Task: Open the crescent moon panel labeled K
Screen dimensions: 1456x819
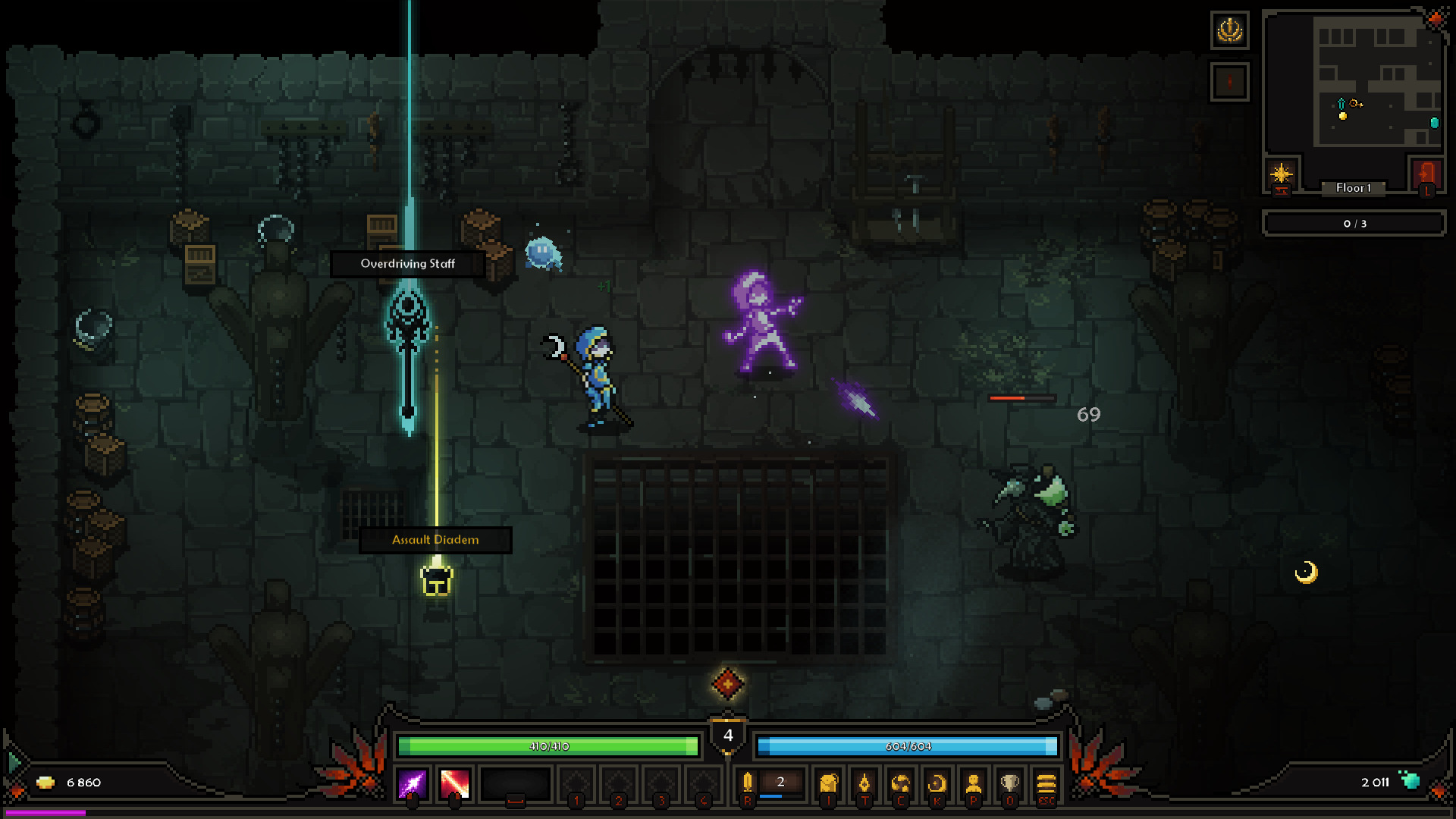Action: tap(938, 786)
